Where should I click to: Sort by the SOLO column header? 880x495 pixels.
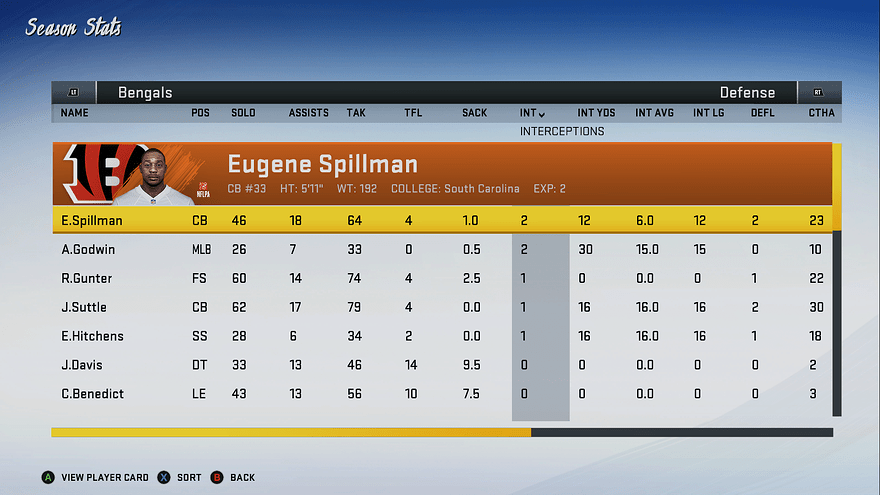(243, 113)
